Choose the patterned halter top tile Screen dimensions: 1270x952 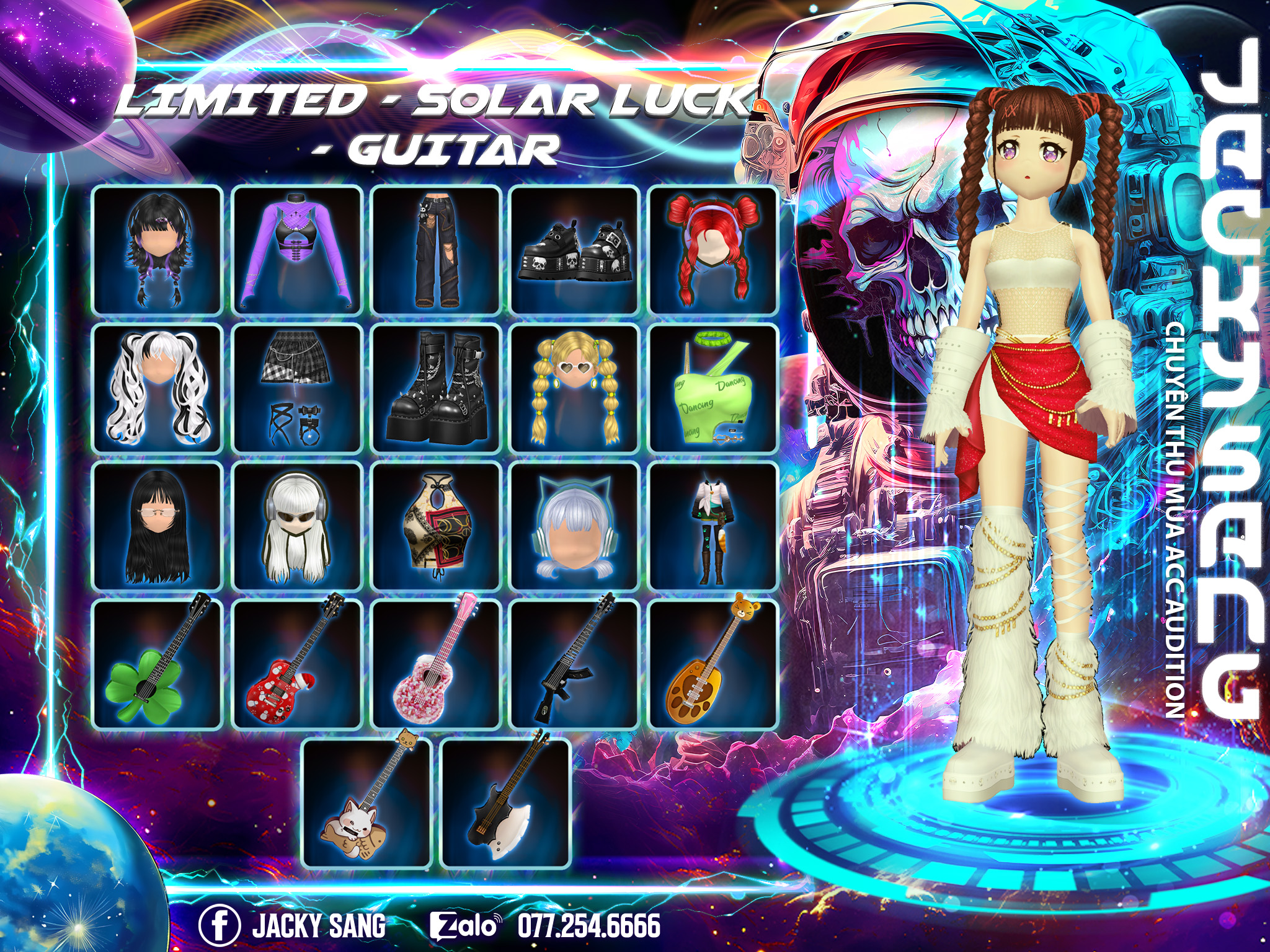[x=436, y=526]
